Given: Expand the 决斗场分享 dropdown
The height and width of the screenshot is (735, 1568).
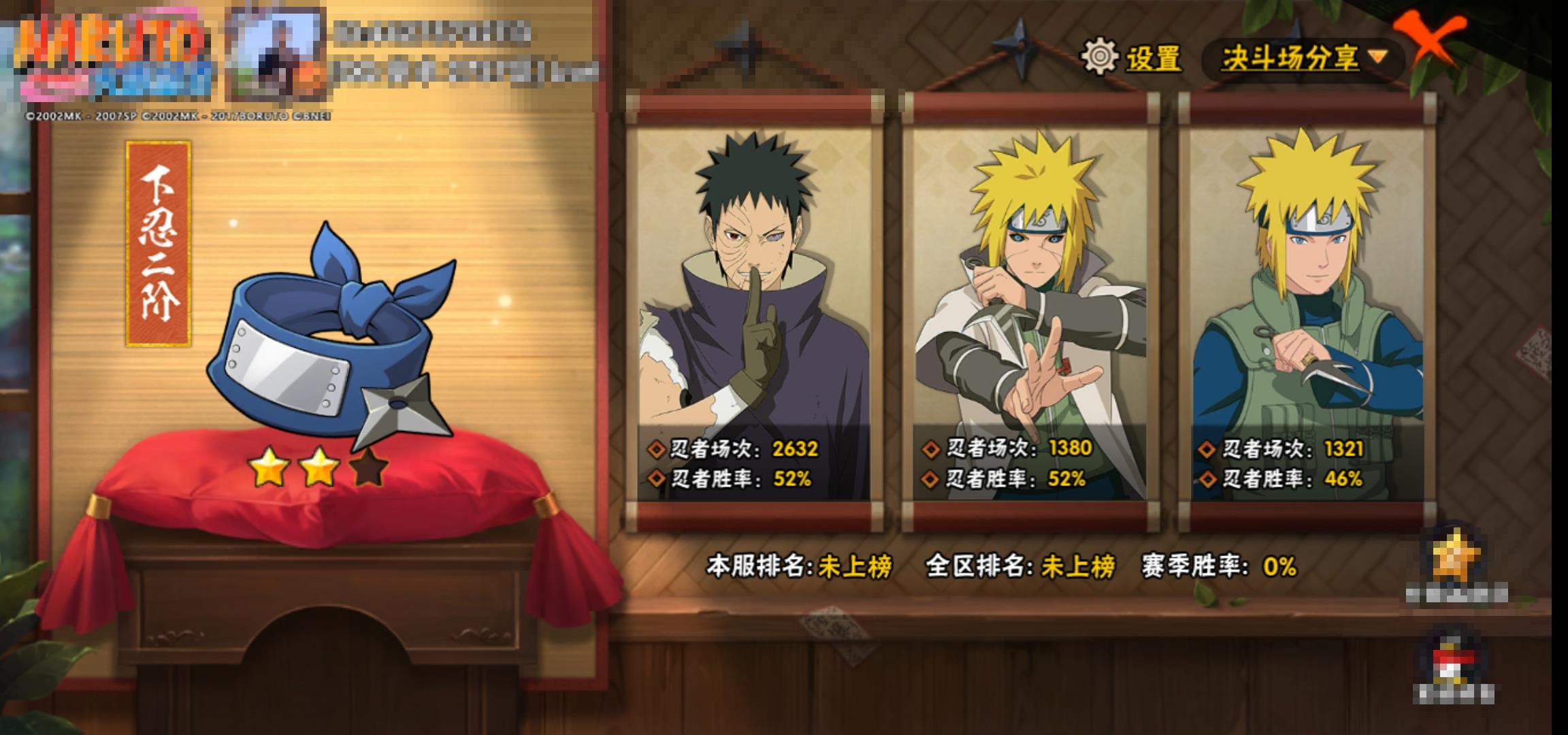Looking at the screenshot, I should pyautogui.click(x=1303, y=59).
